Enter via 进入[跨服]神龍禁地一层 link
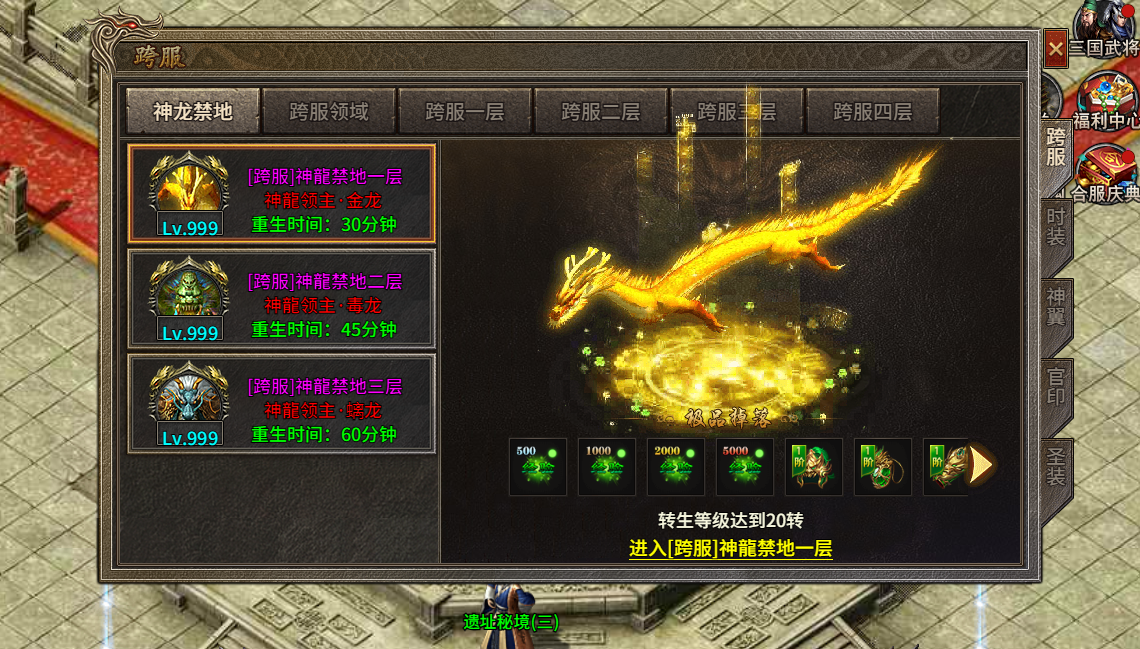Screen dimensions: 1140x649 click(730, 548)
